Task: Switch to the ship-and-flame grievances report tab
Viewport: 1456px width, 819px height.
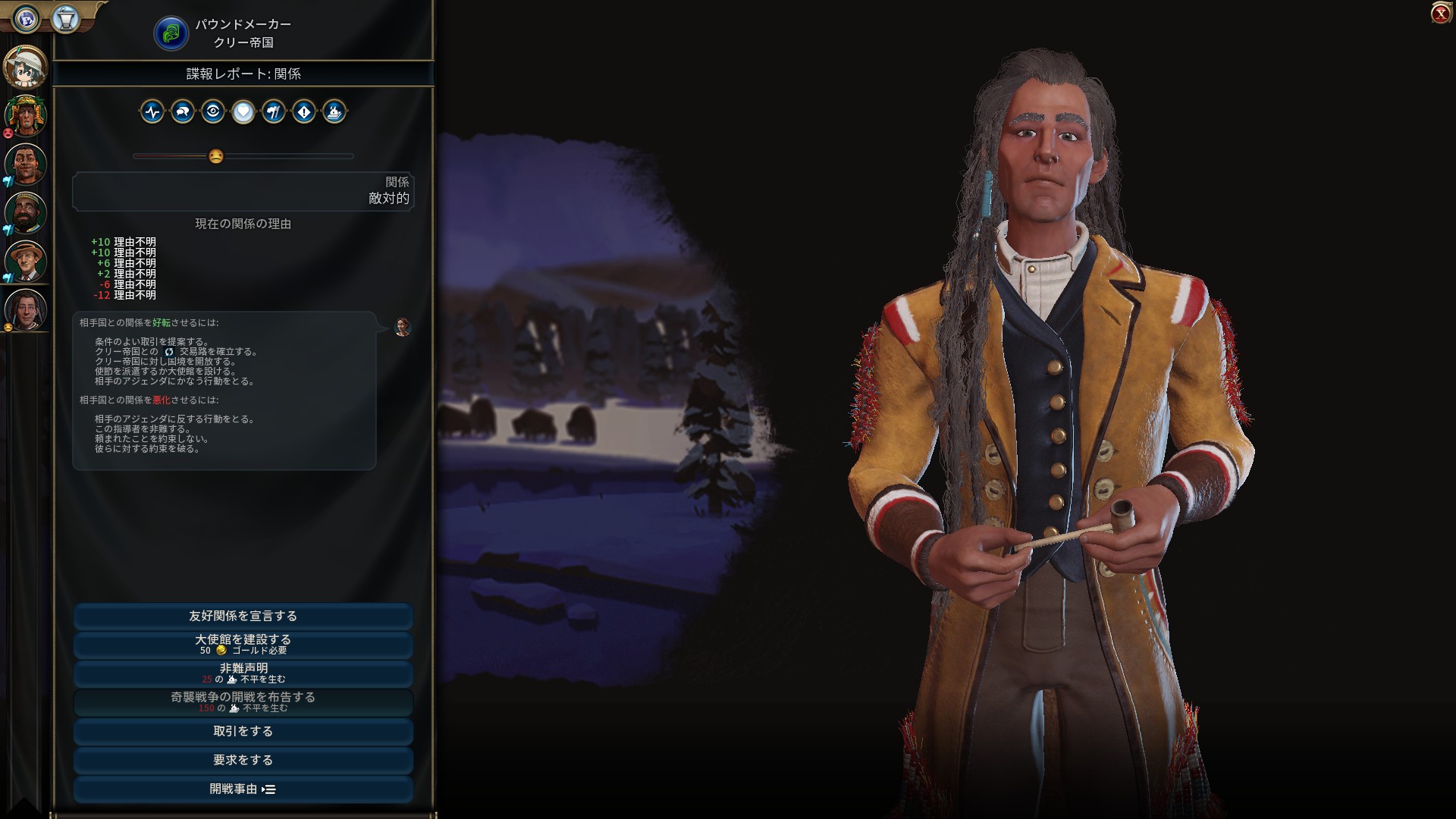Action: tap(334, 112)
